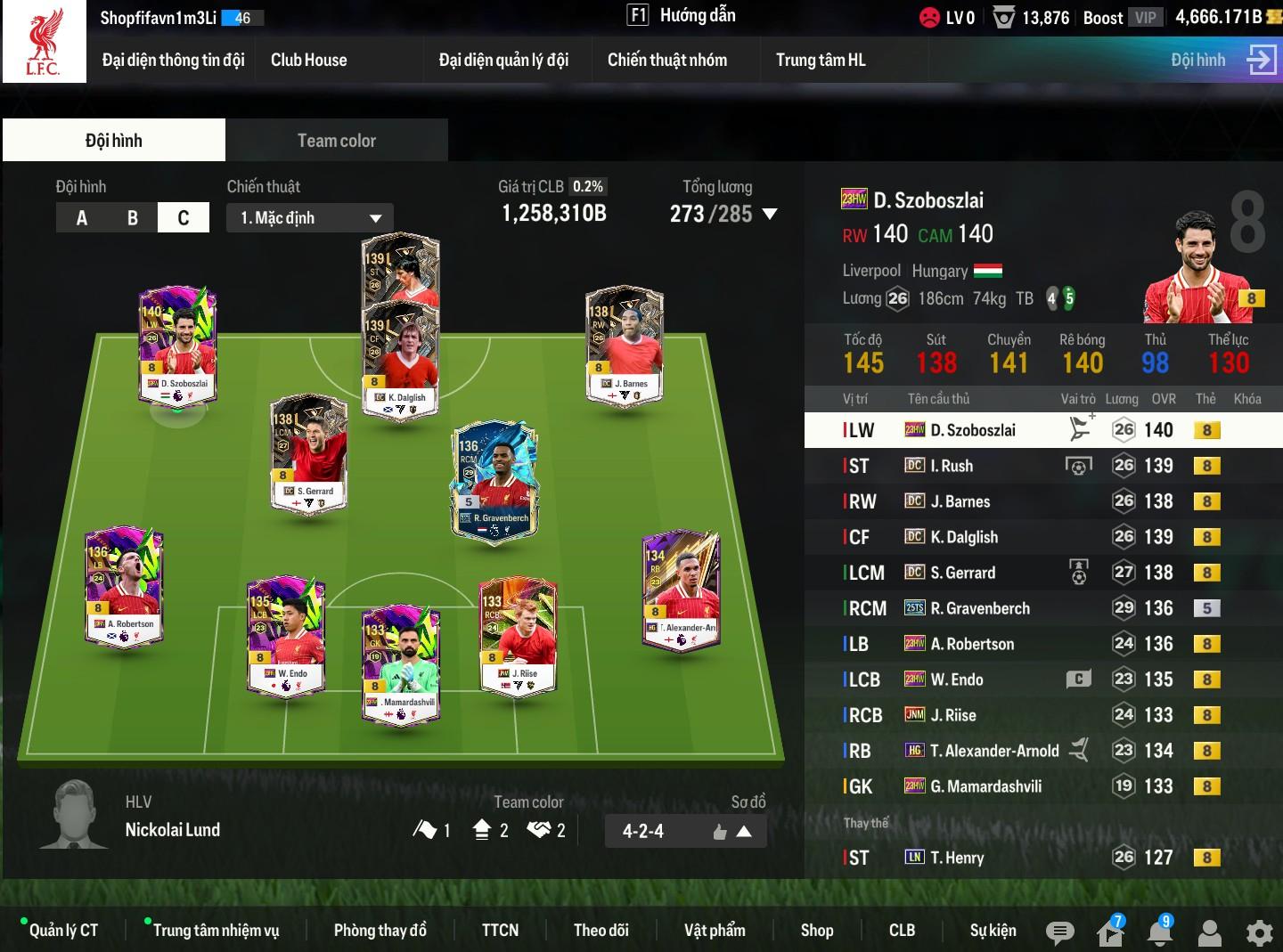The width and height of the screenshot is (1283, 952).
Task: Open Phòng thay đồ
Action: click(380, 931)
